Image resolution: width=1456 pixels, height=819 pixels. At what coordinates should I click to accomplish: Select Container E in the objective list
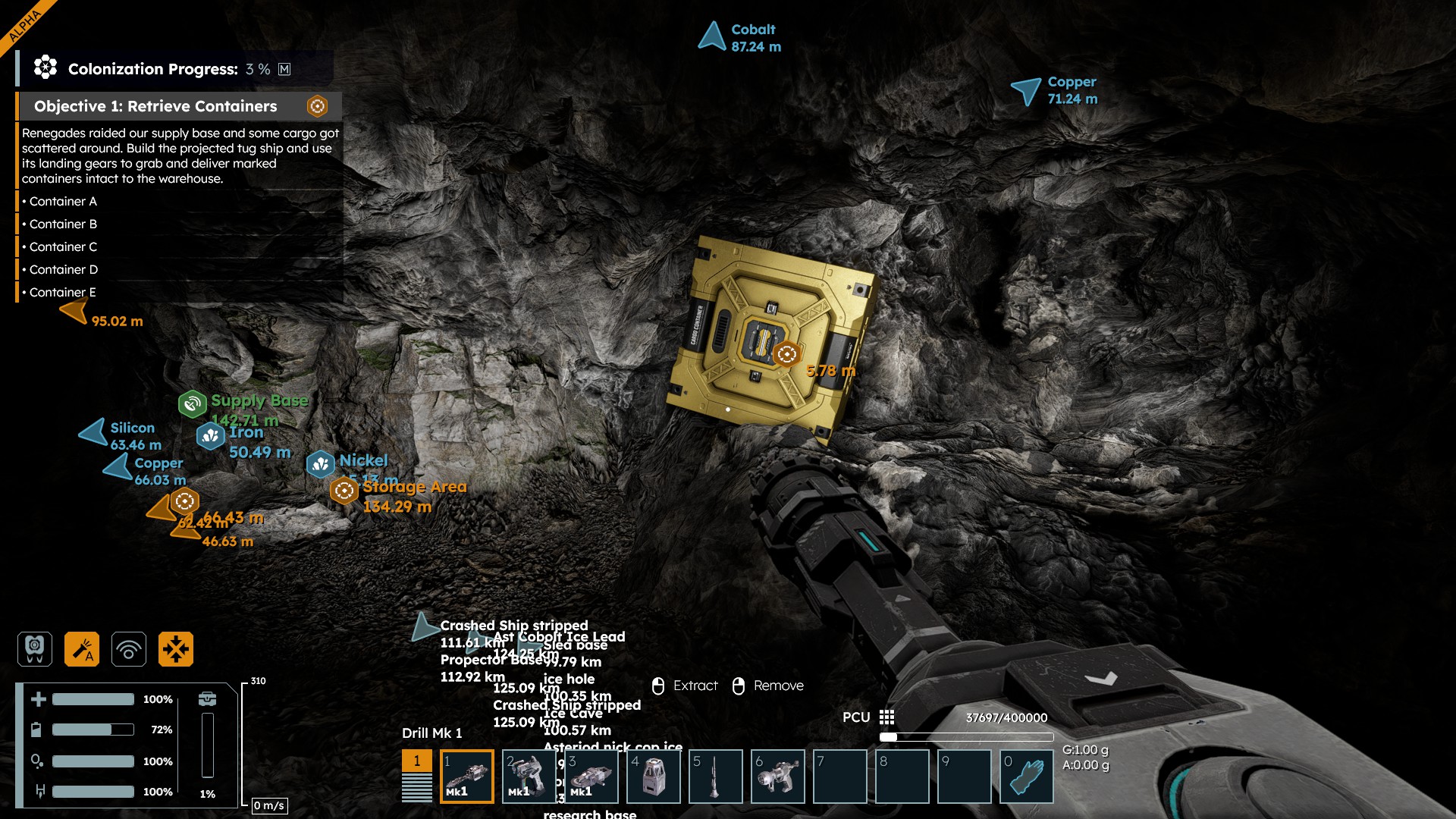click(x=63, y=293)
